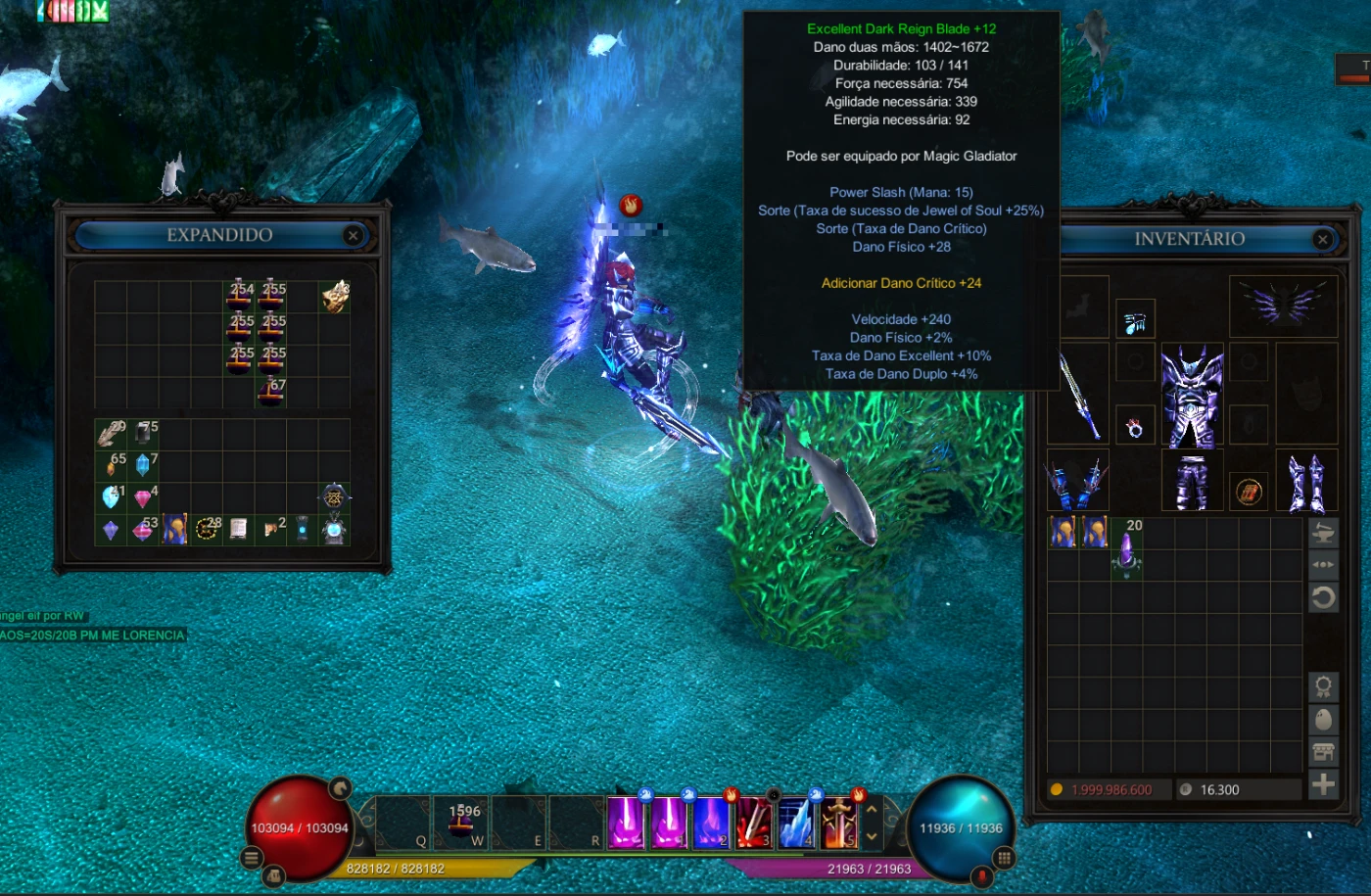This screenshot has height=896, width=1371.
Task: Select the potion stack of 67
Action: click(271, 391)
